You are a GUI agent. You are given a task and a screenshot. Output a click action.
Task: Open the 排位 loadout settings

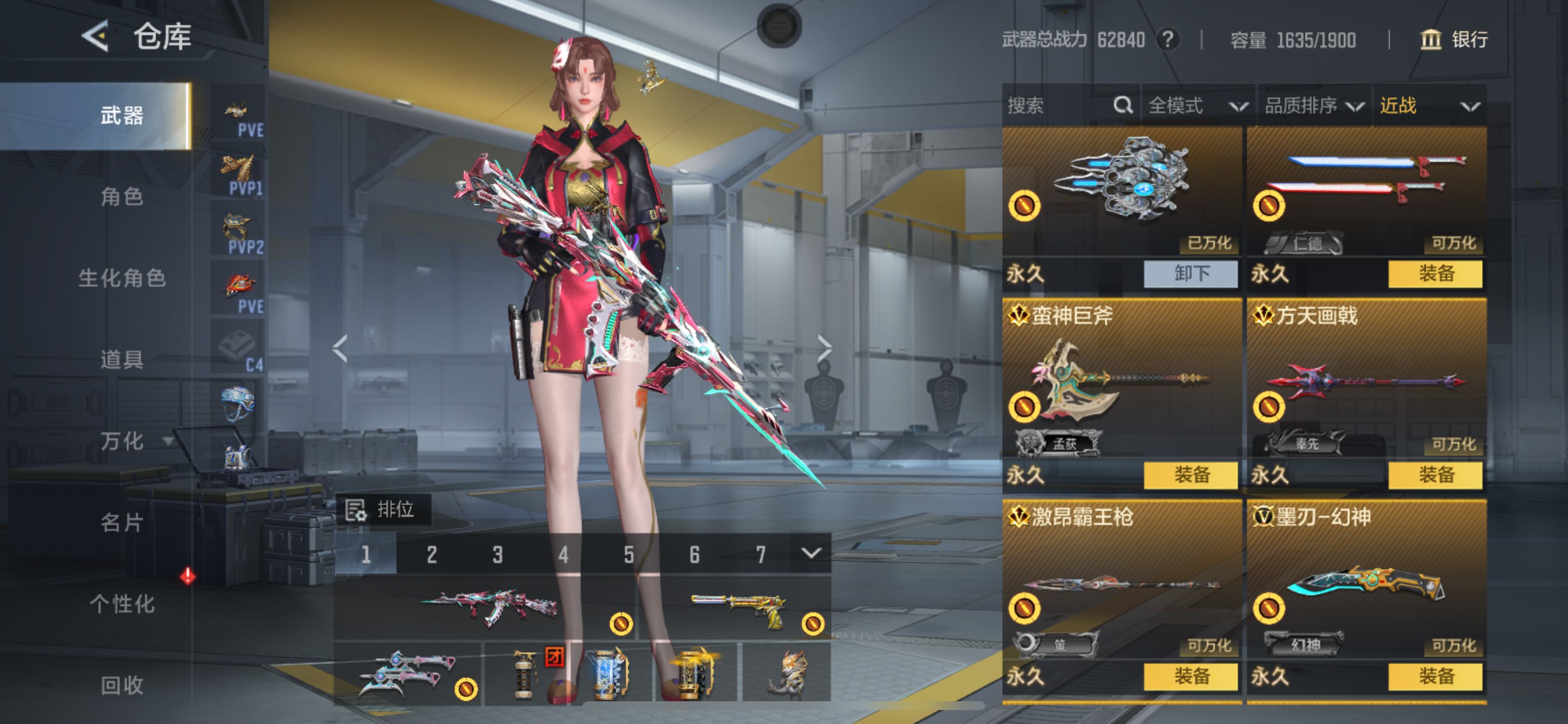pyautogui.click(x=383, y=509)
